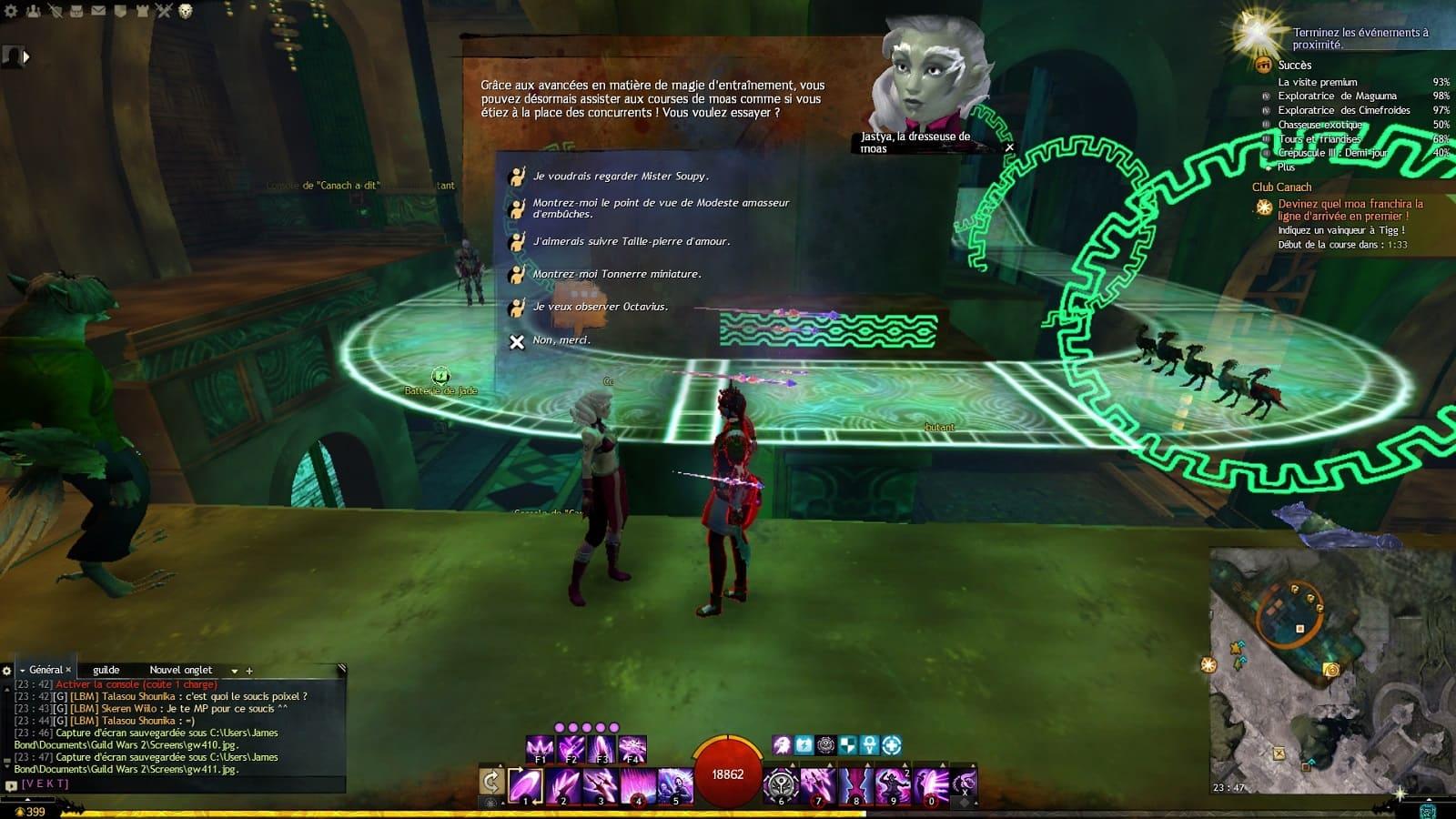Pick the Taille-pierre d'amour dialogue option
The height and width of the screenshot is (819, 1456).
coord(631,241)
